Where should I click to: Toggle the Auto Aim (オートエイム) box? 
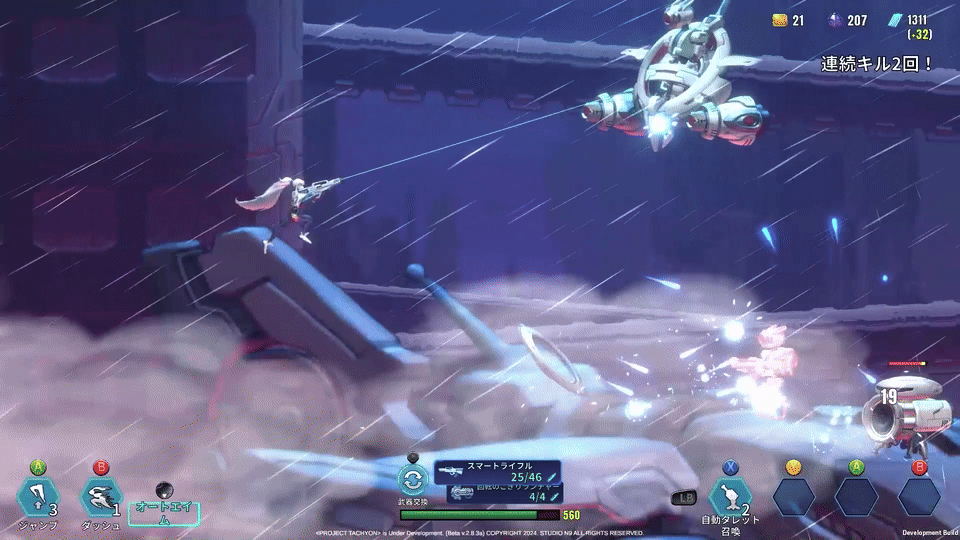(164, 513)
